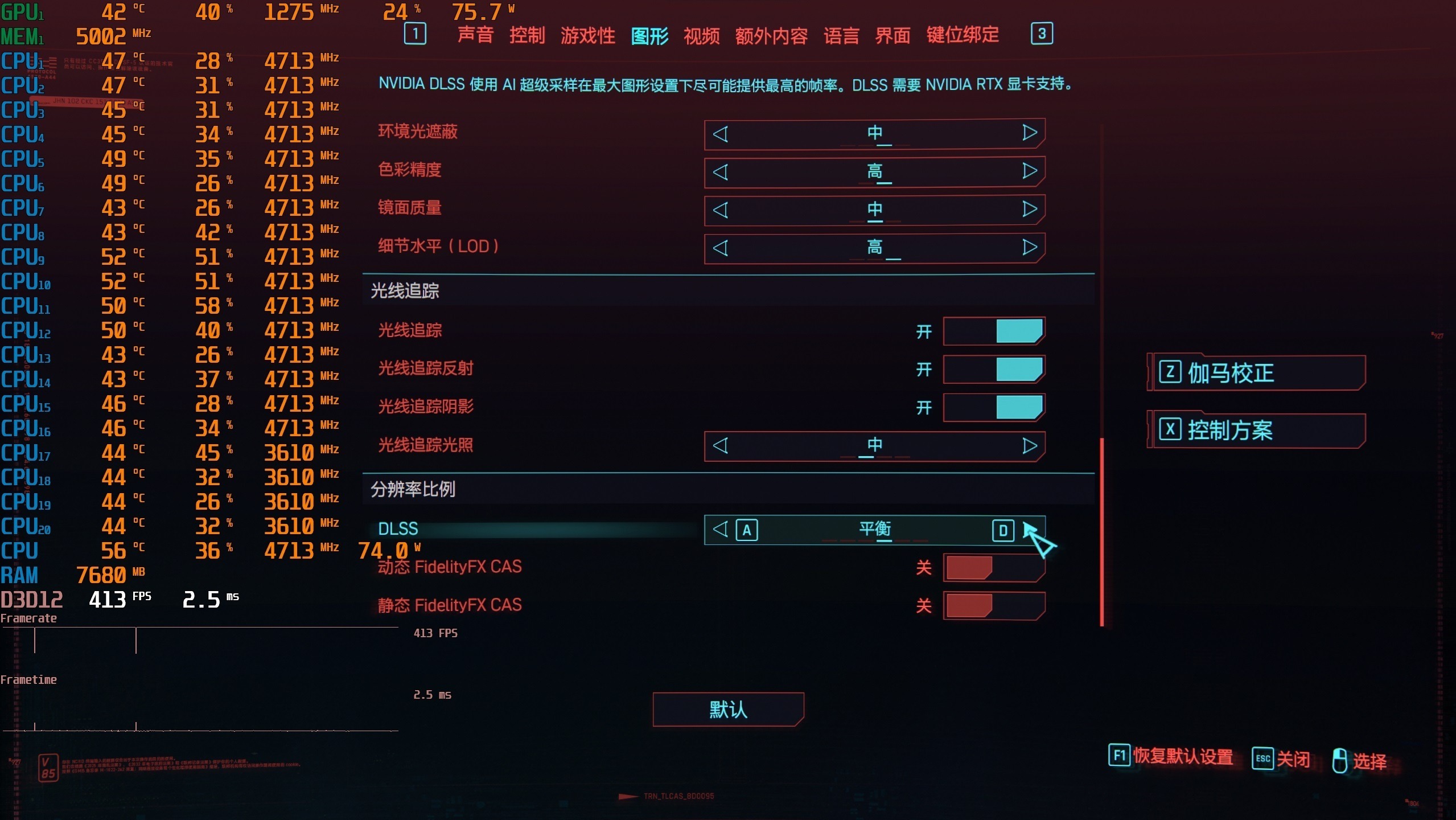Raise 镜面质量 using the right arrow
1456x820 pixels.
(x=1029, y=210)
